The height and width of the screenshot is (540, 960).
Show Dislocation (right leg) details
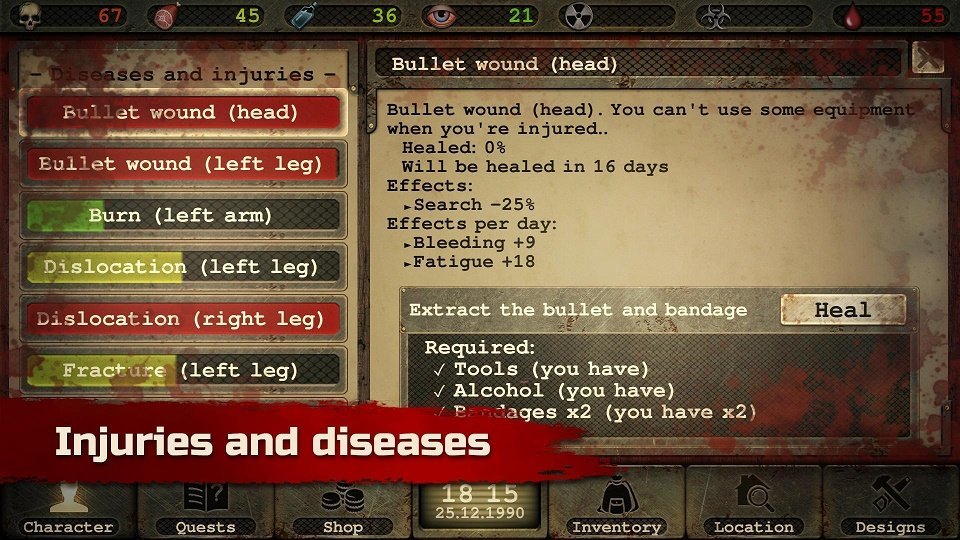point(182,319)
